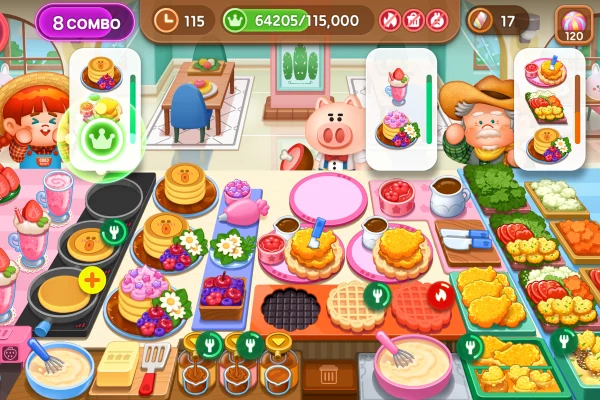Screen dimensions: 600x400
Task: Tap the yellow plus badge on the frying pan
Action: [x=92, y=280]
